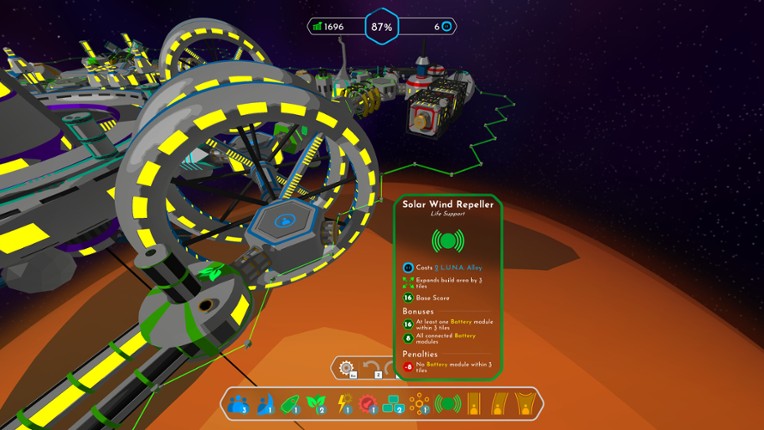Pick the teal storage blocks module
Screen dimensions: 764x430
pyautogui.click(x=393, y=404)
